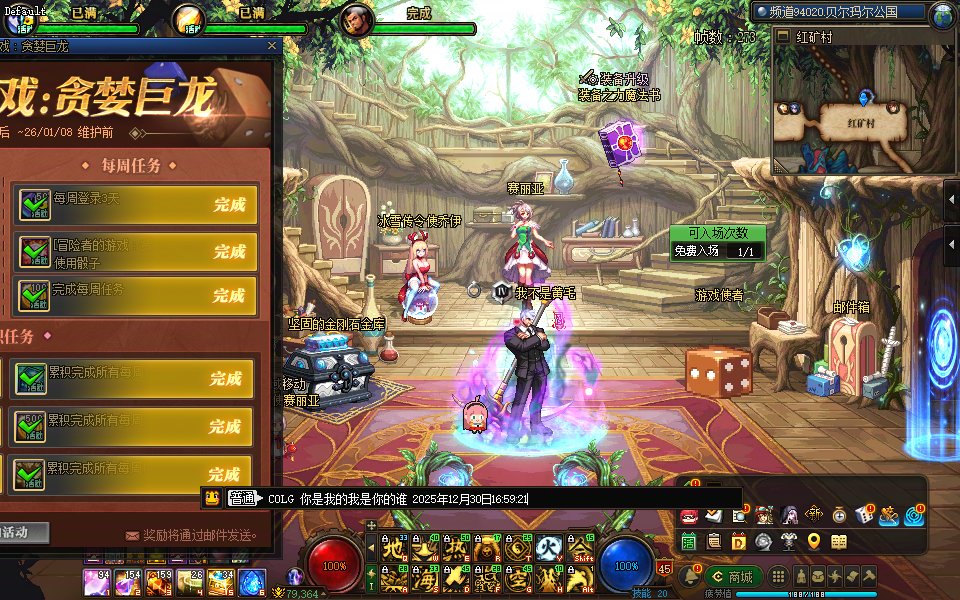
Task: Close the 贪婪巨龙 event window
Action: 271,45
